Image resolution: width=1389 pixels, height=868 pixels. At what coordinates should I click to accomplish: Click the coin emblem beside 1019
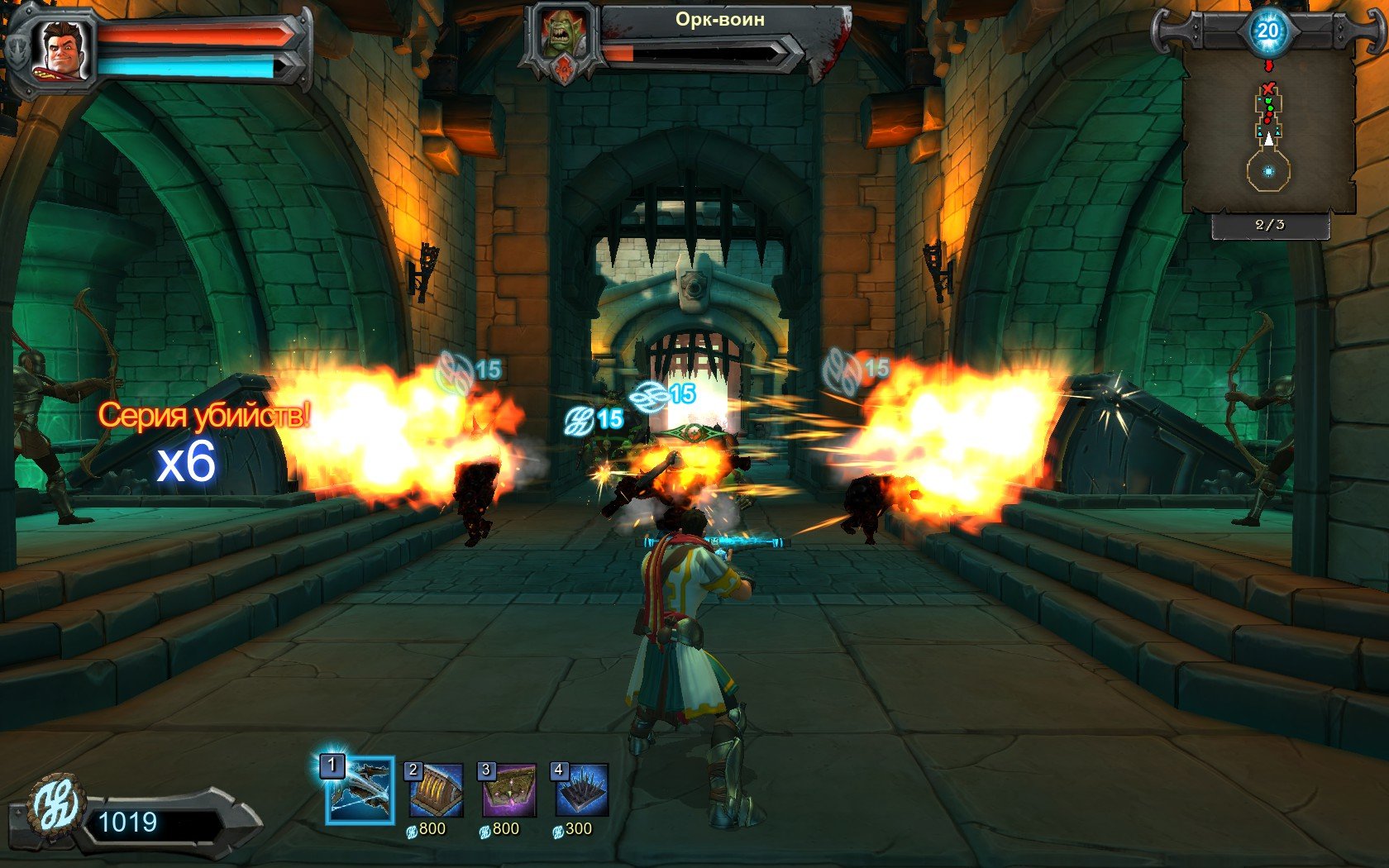click(x=57, y=805)
